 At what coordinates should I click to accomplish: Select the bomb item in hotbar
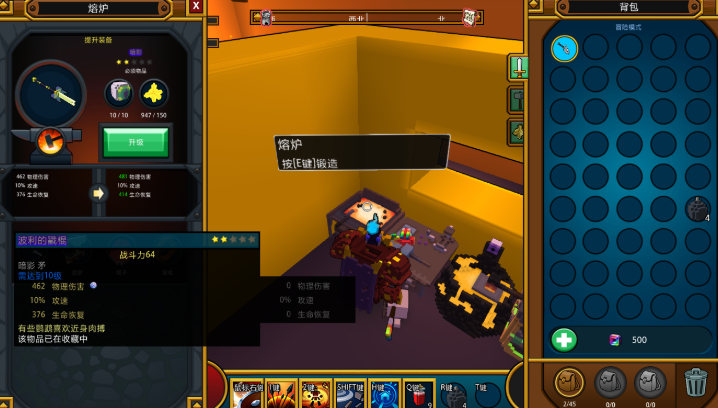click(x=452, y=396)
